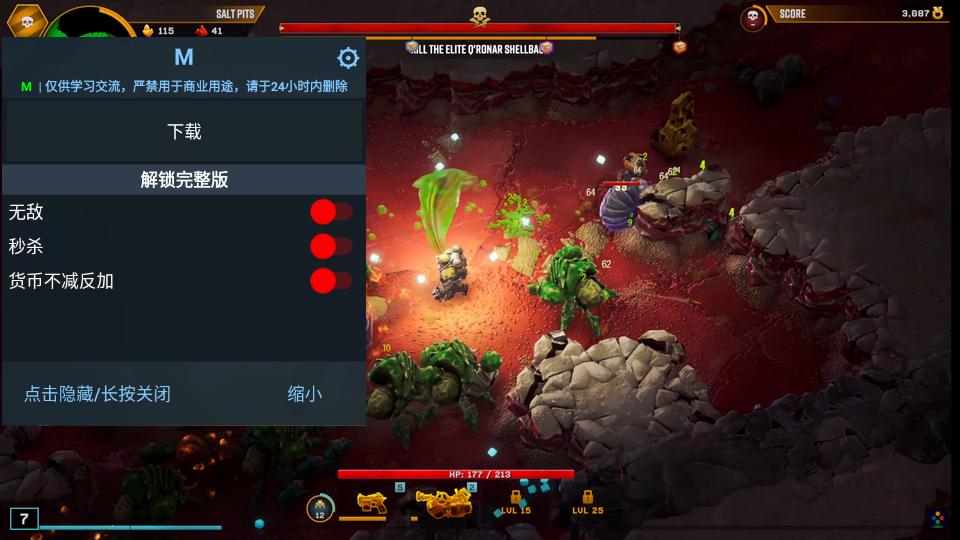
Task: Click 点击隐藏/长按关闭 to hide the panel
Action: 97,394
